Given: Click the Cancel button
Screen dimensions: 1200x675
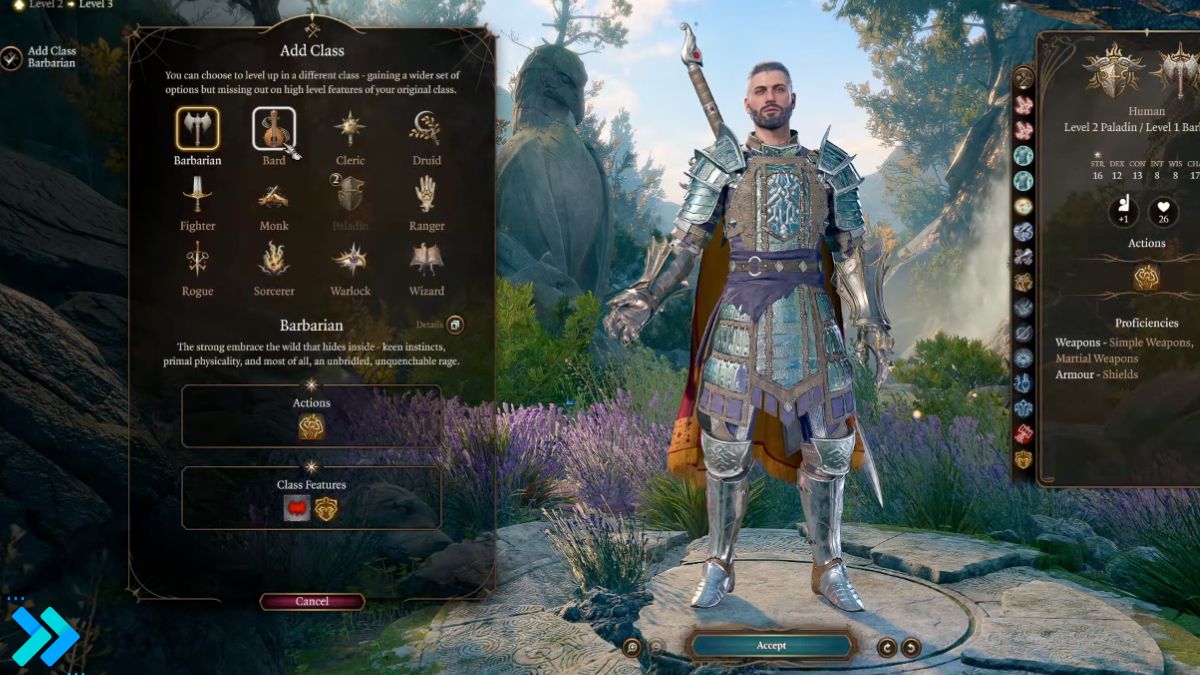Looking at the screenshot, I should pyautogui.click(x=312, y=601).
